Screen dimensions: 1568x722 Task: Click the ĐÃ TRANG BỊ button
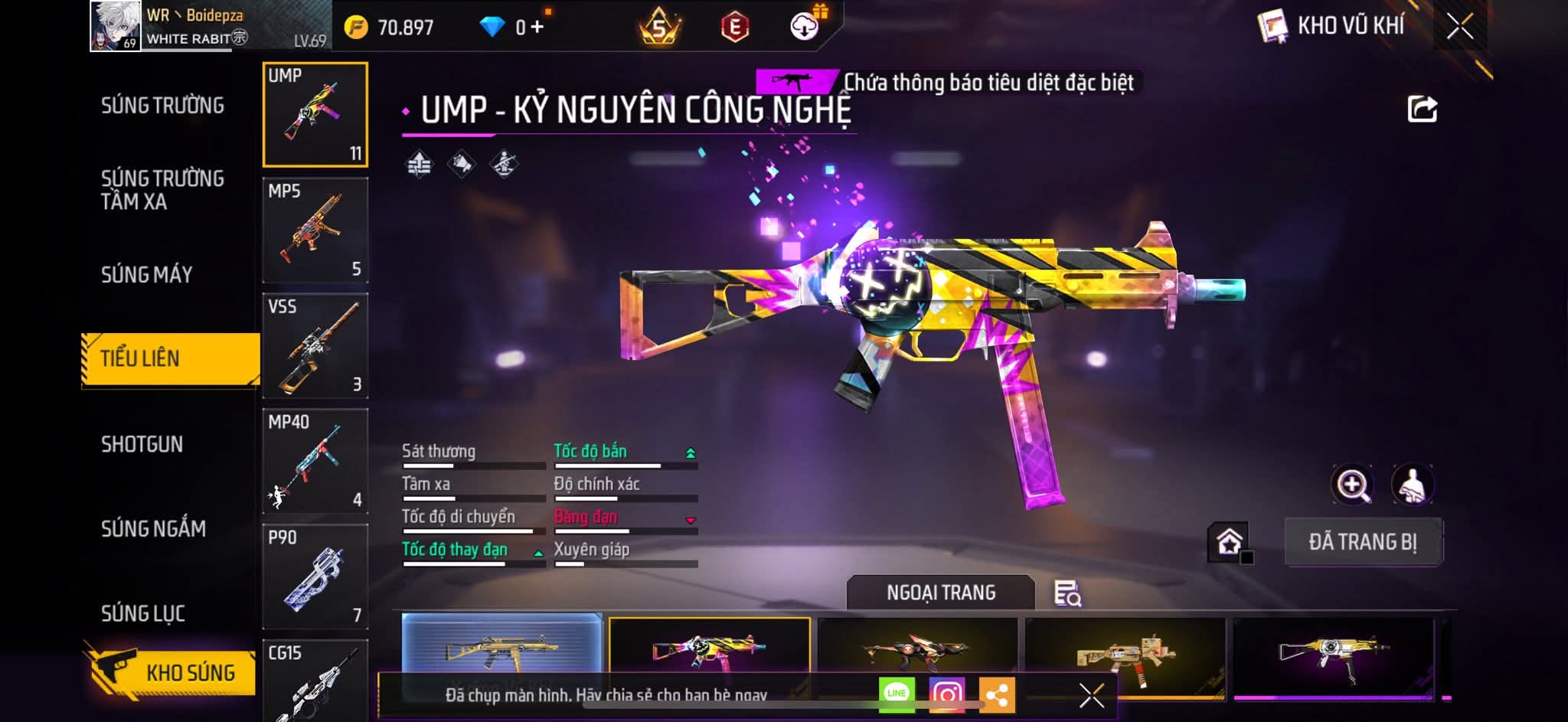tap(1363, 542)
